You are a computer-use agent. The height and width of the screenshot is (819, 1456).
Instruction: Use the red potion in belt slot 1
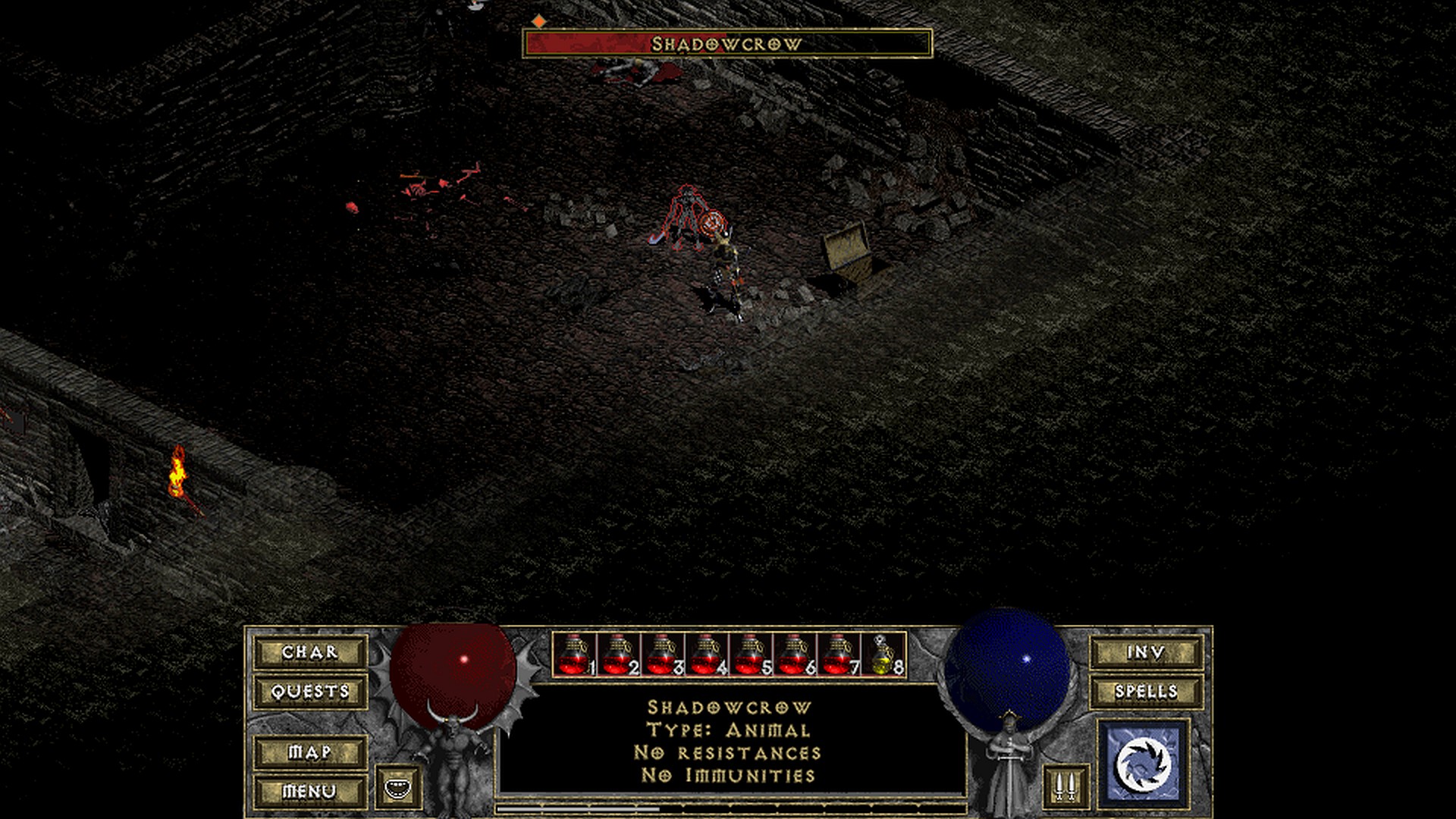coord(574,655)
